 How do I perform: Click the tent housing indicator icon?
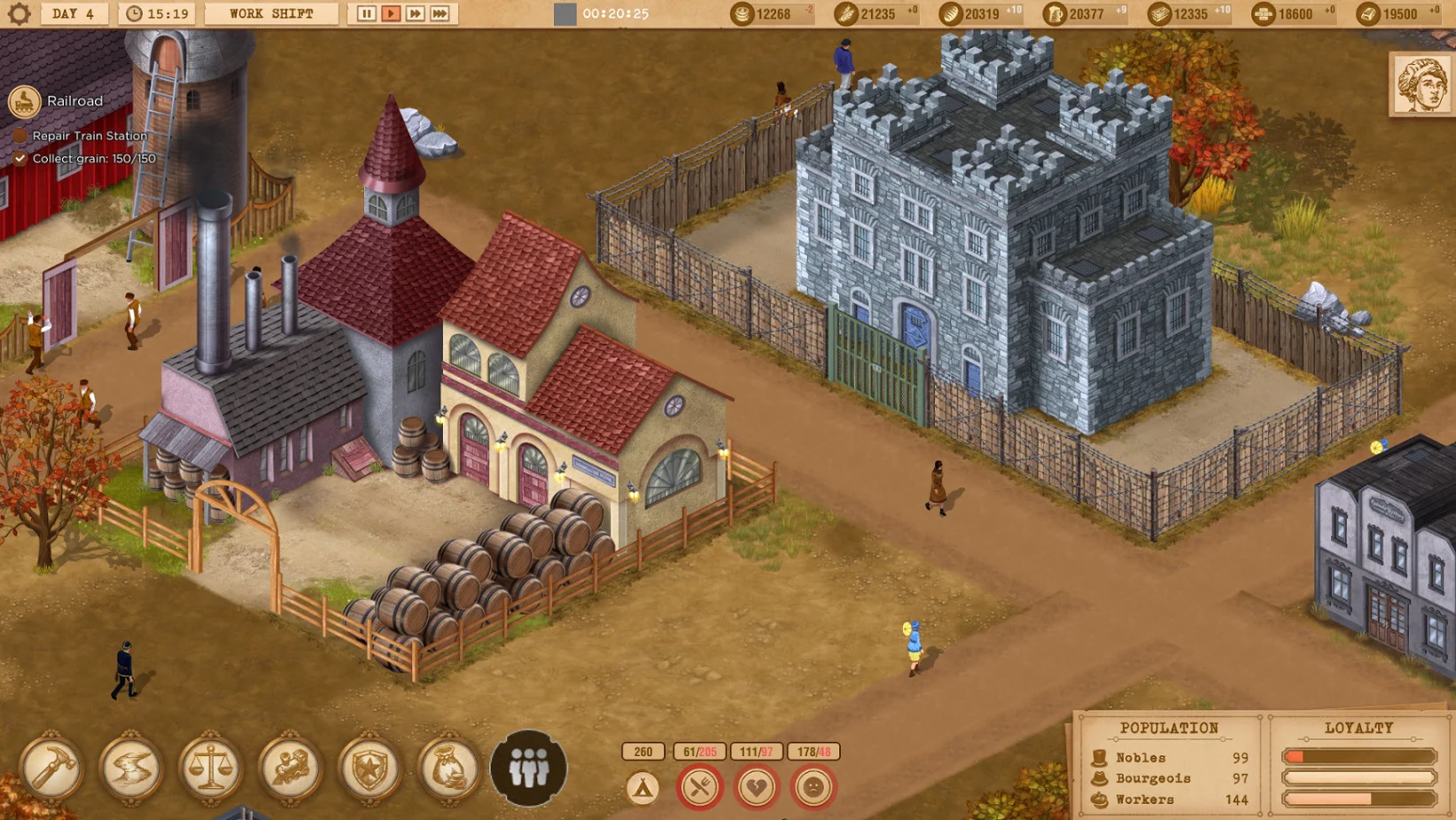(643, 787)
